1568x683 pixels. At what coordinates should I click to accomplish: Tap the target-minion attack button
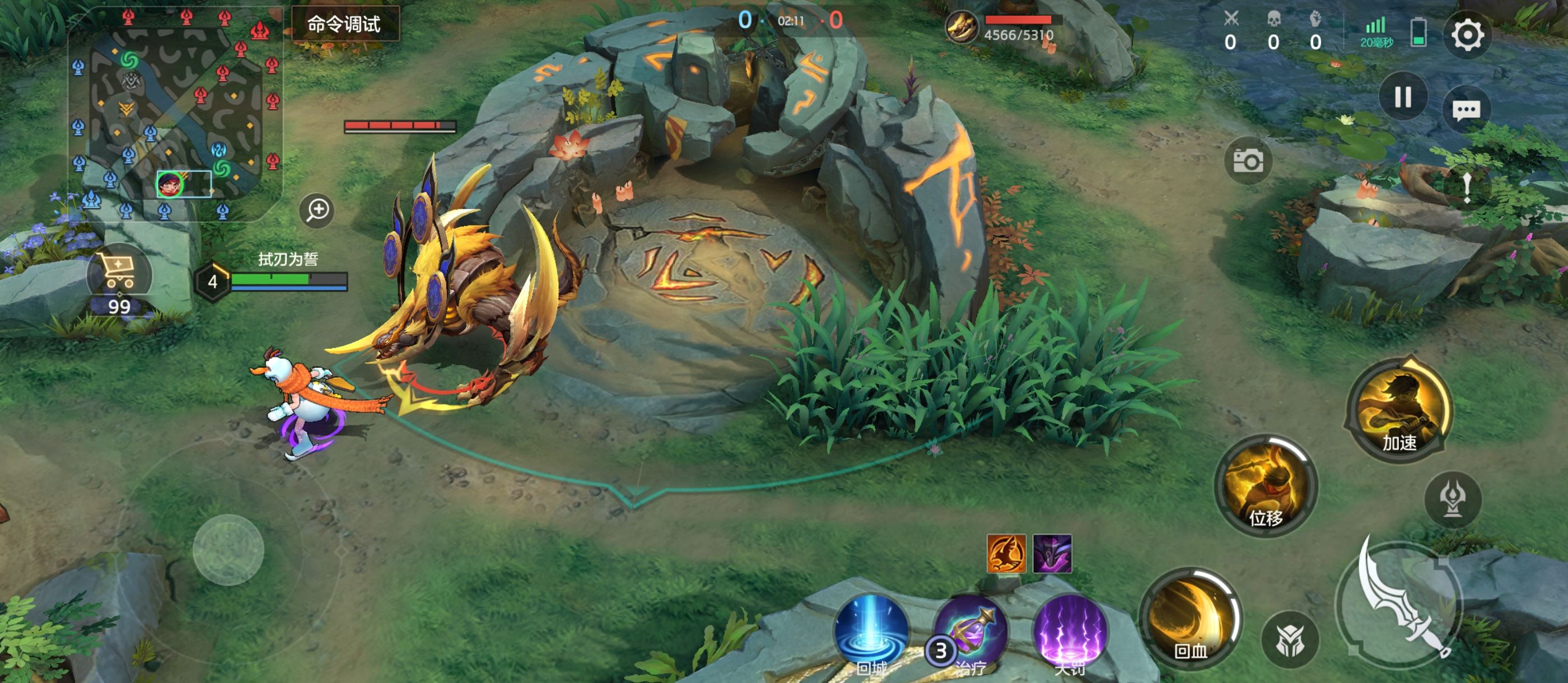(x=1290, y=639)
